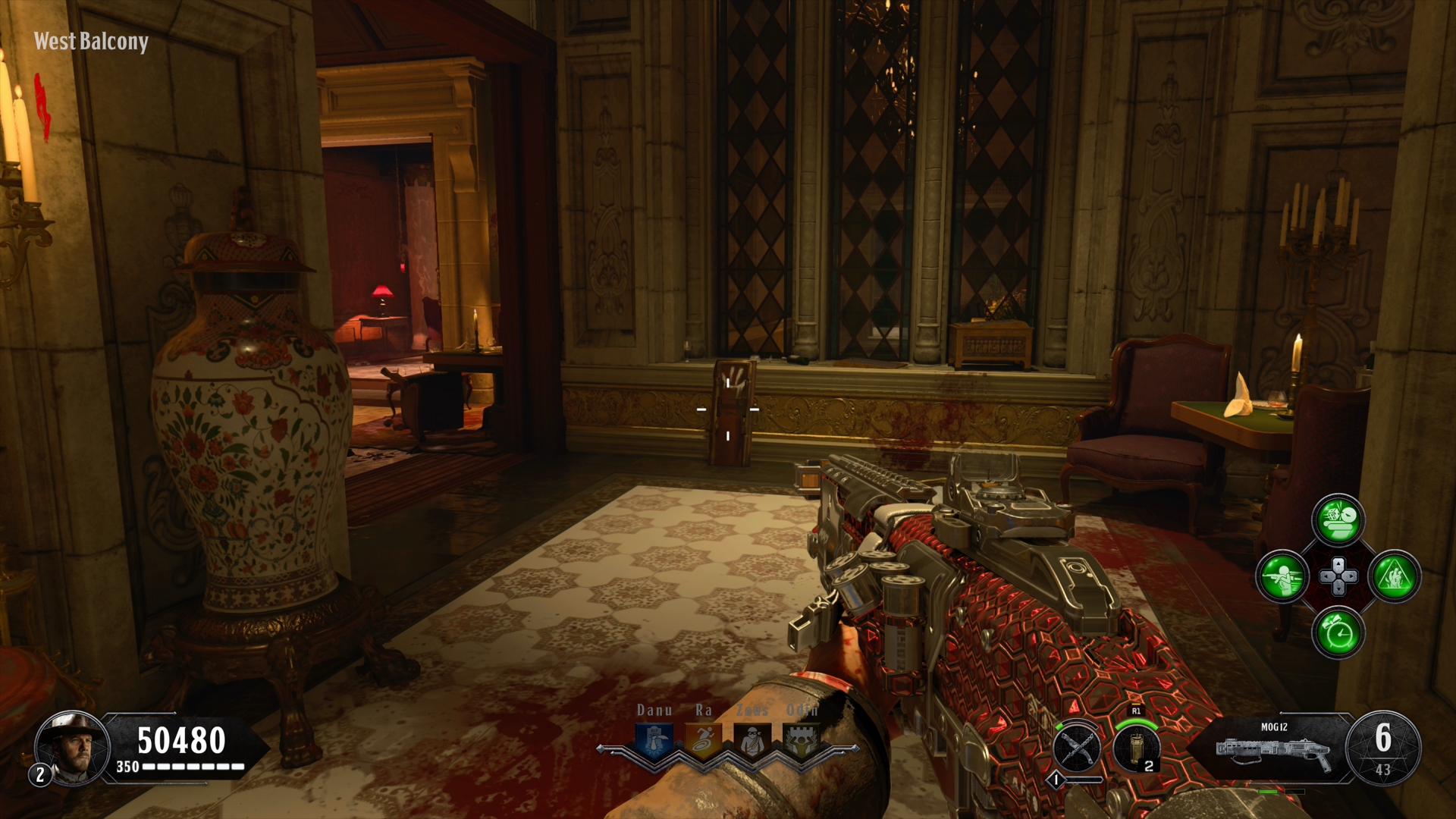The height and width of the screenshot is (819, 1456).
Task: Click the cowboy character portrait
Action: (x=74, y=748)
